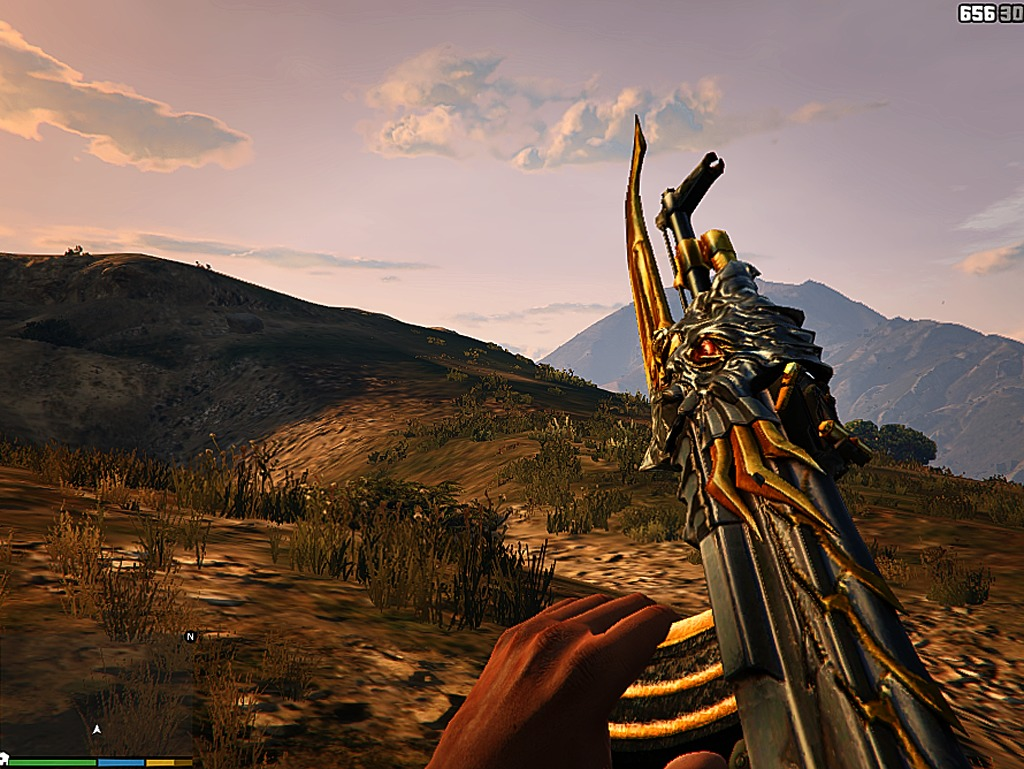Select the white player arrow on the minimap
The width and height of the screenshot is (1024, 769).
point(97,730)
